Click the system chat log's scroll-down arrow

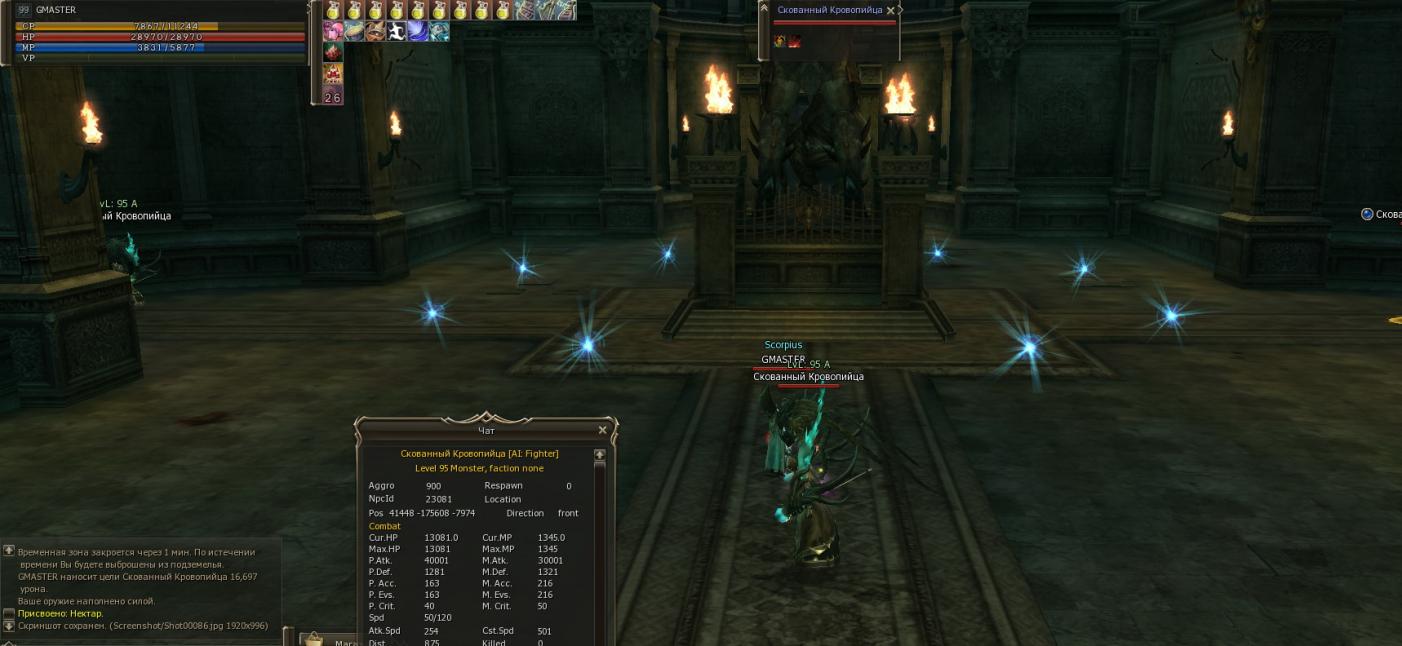9,626
